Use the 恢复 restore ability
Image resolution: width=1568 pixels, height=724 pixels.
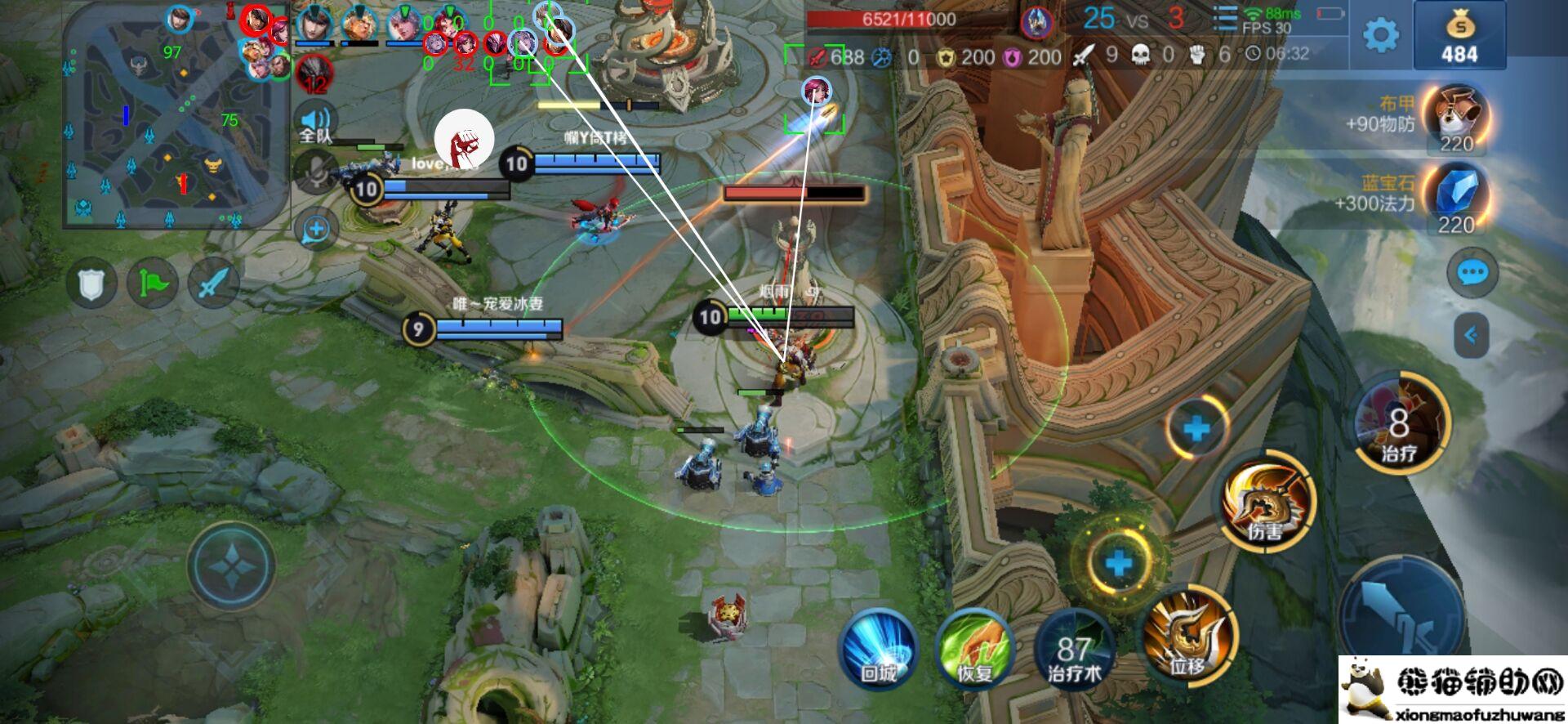(975, 649)
